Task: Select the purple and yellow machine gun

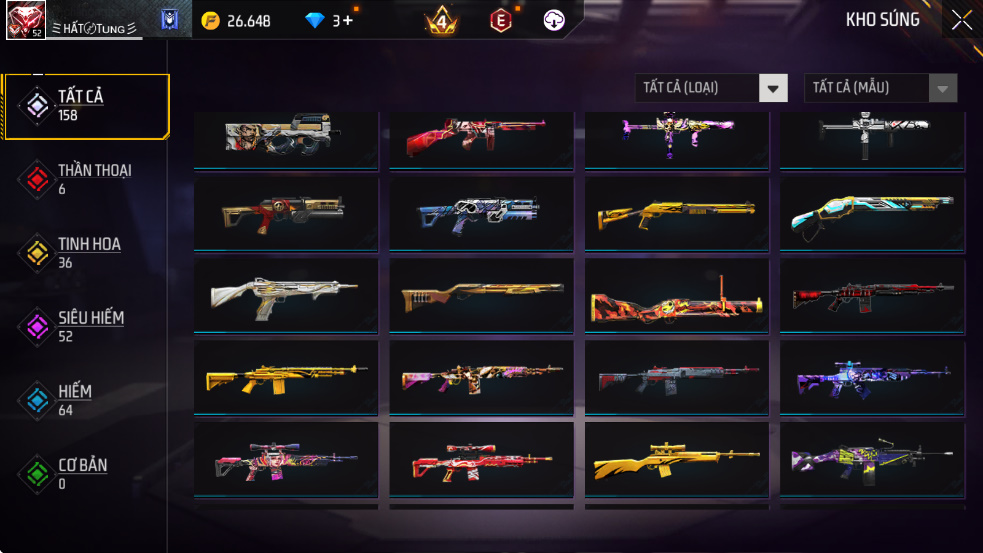Action: (x=872, y=459)
